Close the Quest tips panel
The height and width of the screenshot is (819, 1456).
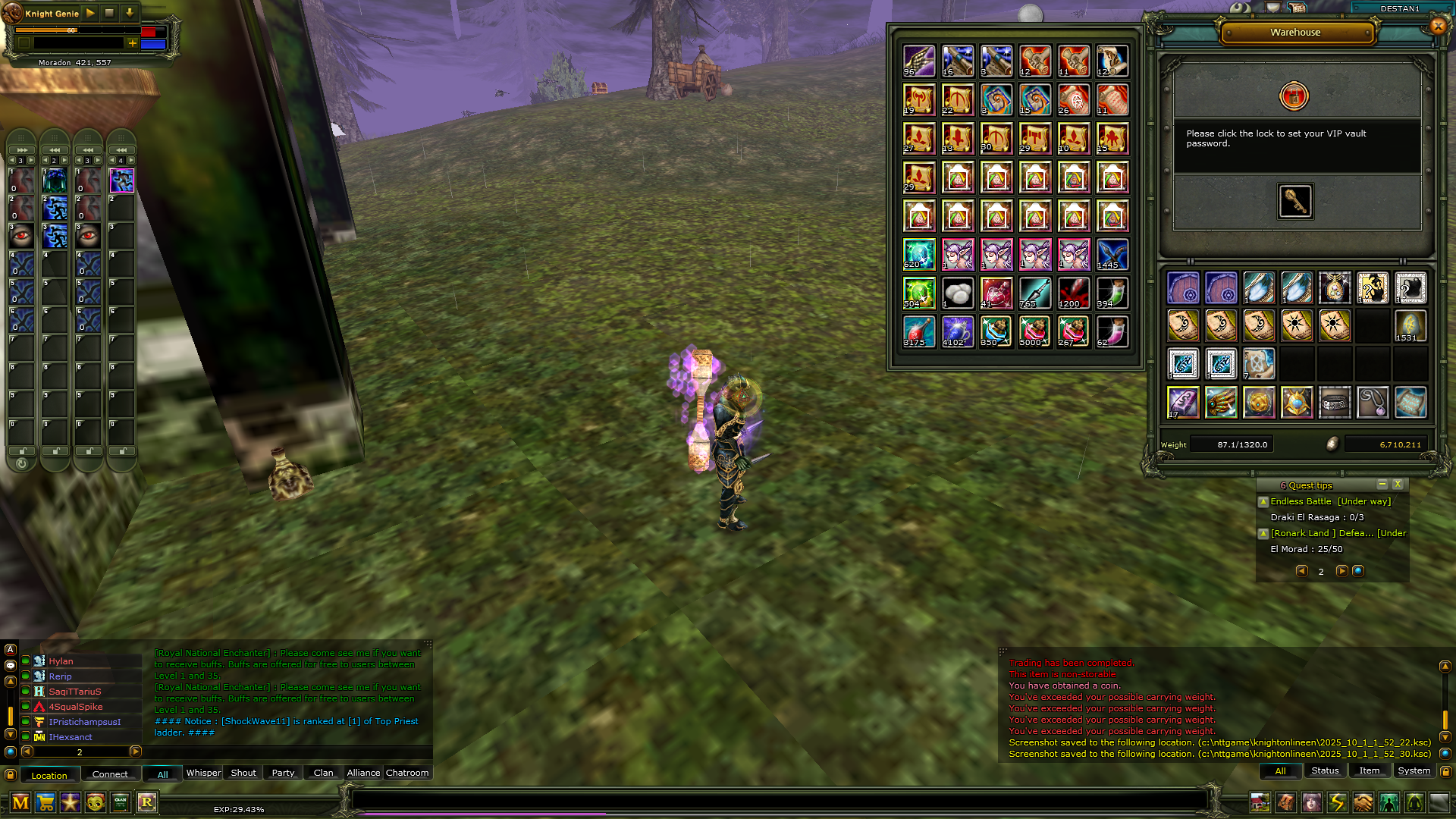(x=1398, y=485)
